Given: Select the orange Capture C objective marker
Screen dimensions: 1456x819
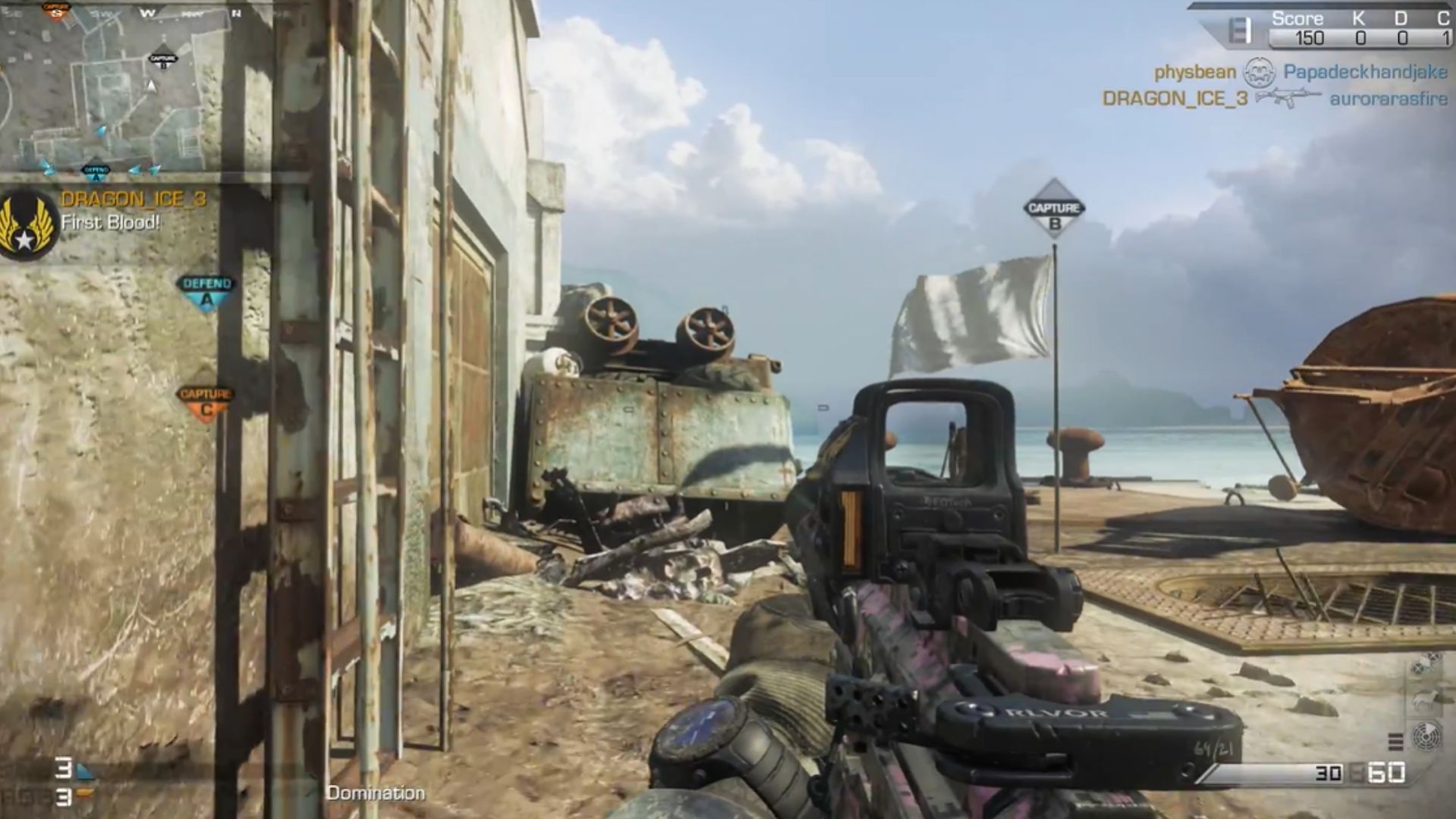Looking at the screenshot, I should tap(206, 402).
